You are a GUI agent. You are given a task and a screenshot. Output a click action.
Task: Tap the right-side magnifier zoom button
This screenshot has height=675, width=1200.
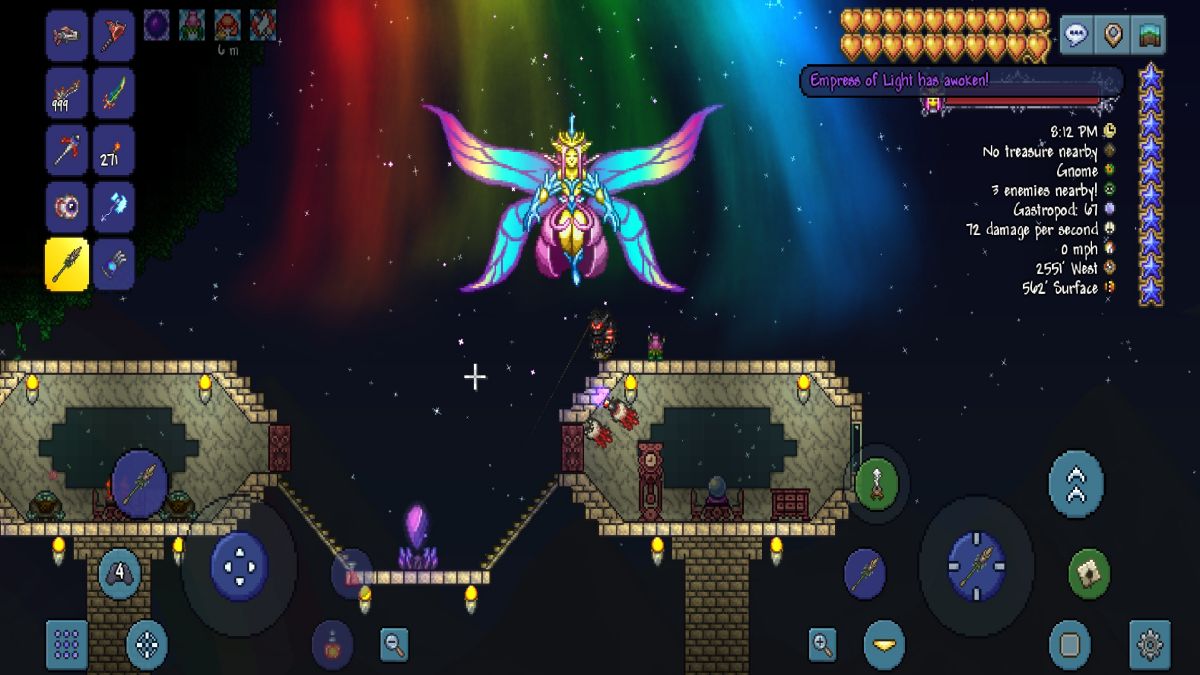click(823, 645)
